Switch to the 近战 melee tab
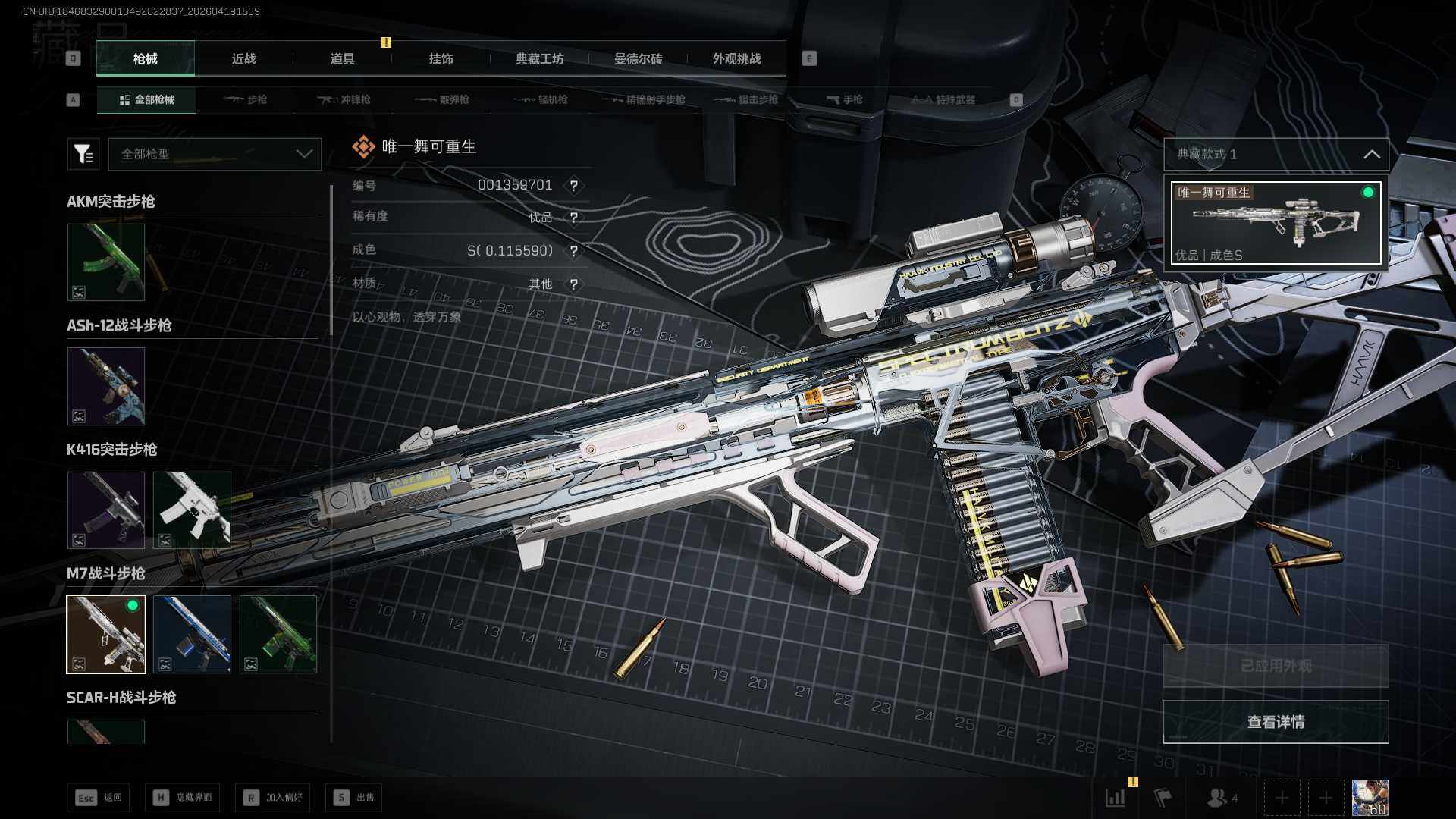The width and height of the screenshot is (1456, 819). 243,59
